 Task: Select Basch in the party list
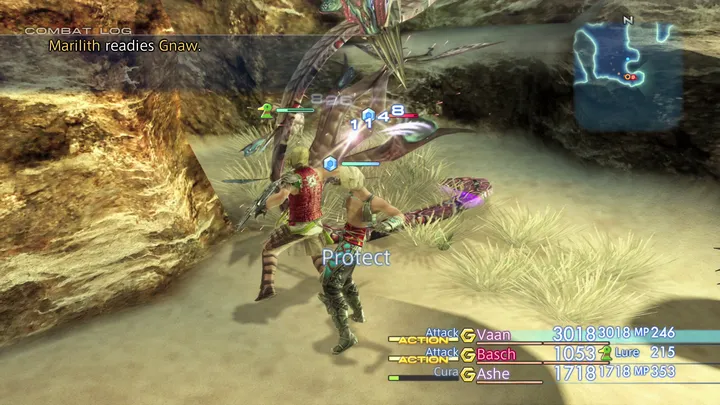497,354
